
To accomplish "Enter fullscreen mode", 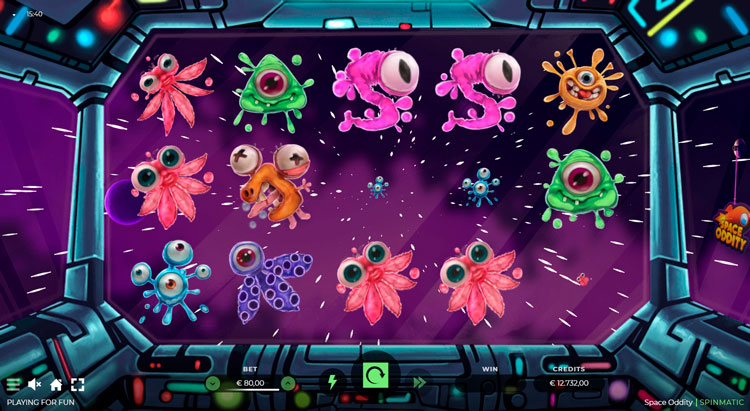I will (77, 384).
